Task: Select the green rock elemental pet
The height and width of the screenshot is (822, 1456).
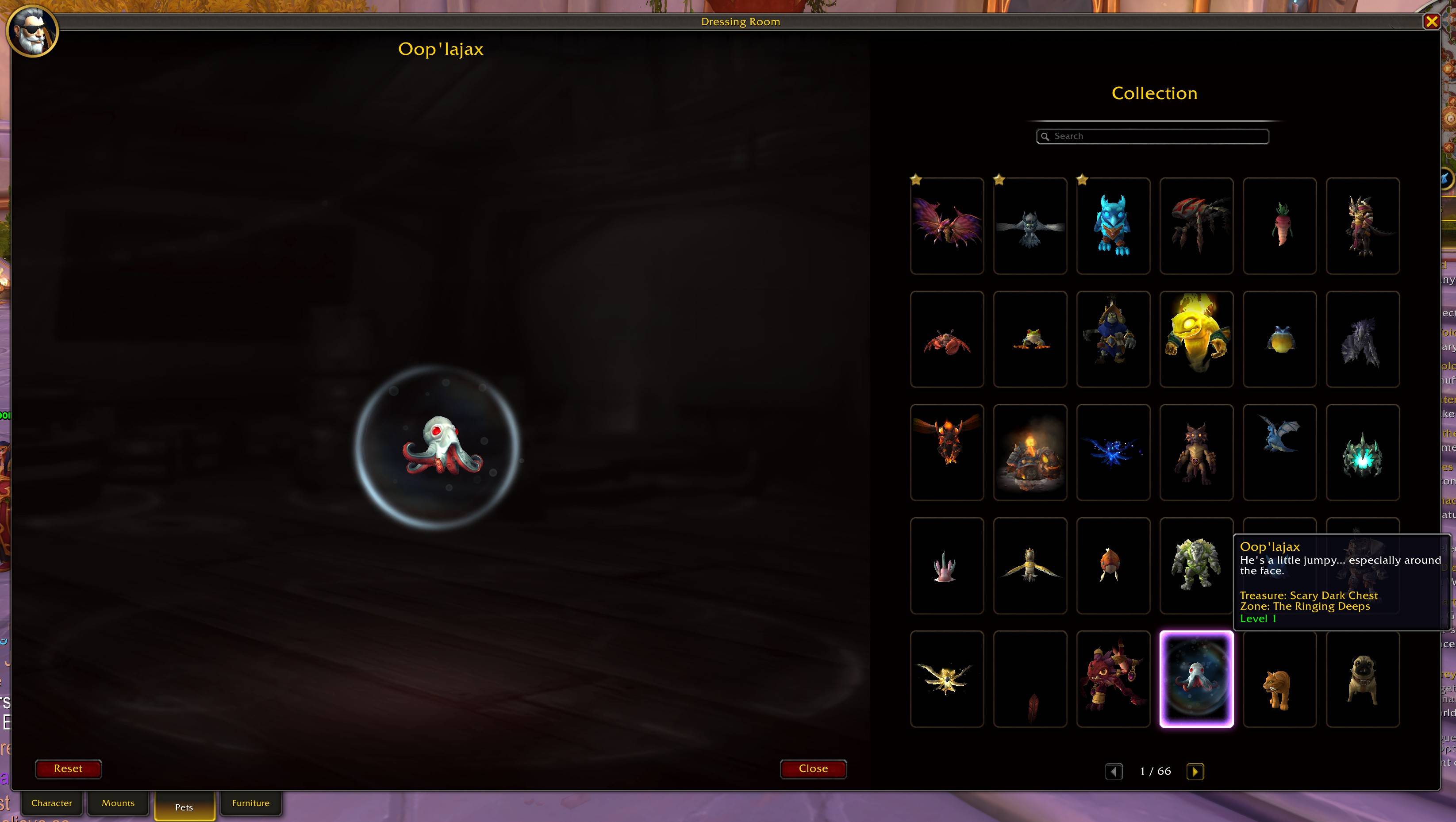Action: [x=1196, y=565]
